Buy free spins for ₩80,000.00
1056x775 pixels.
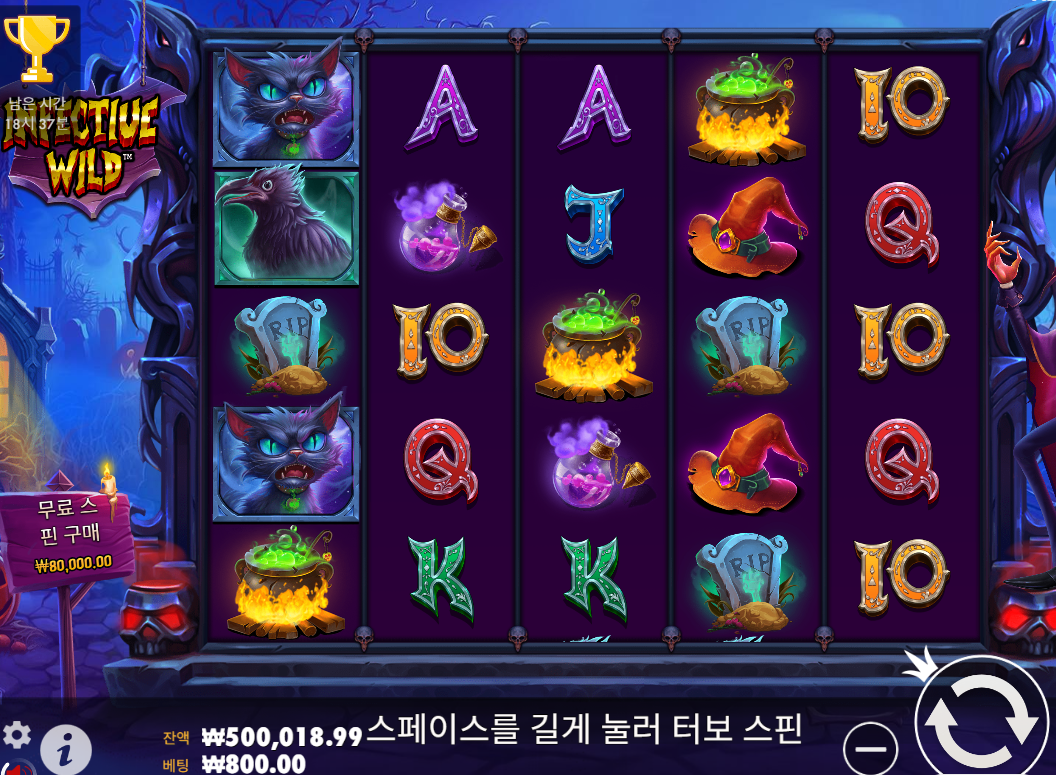point(72,531)
